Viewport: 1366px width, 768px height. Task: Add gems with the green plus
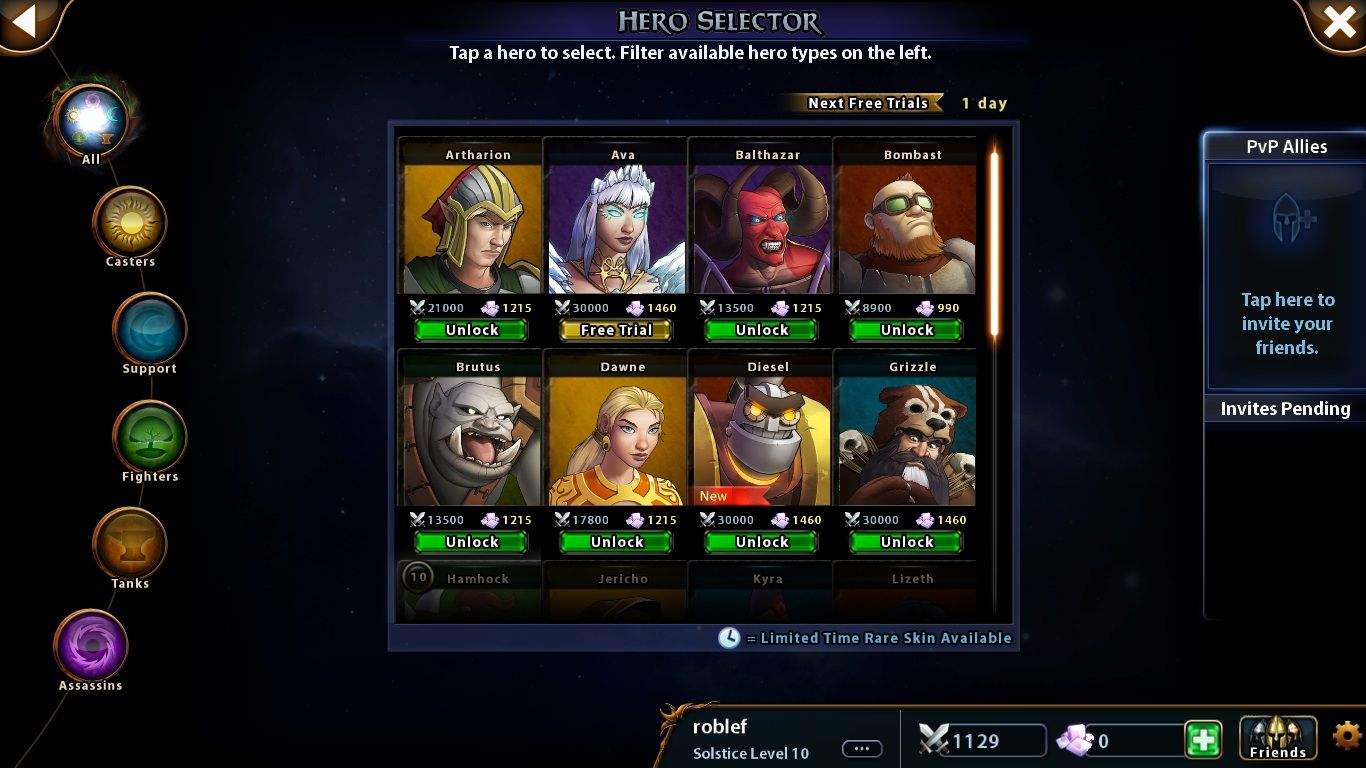coord(1204,740)
